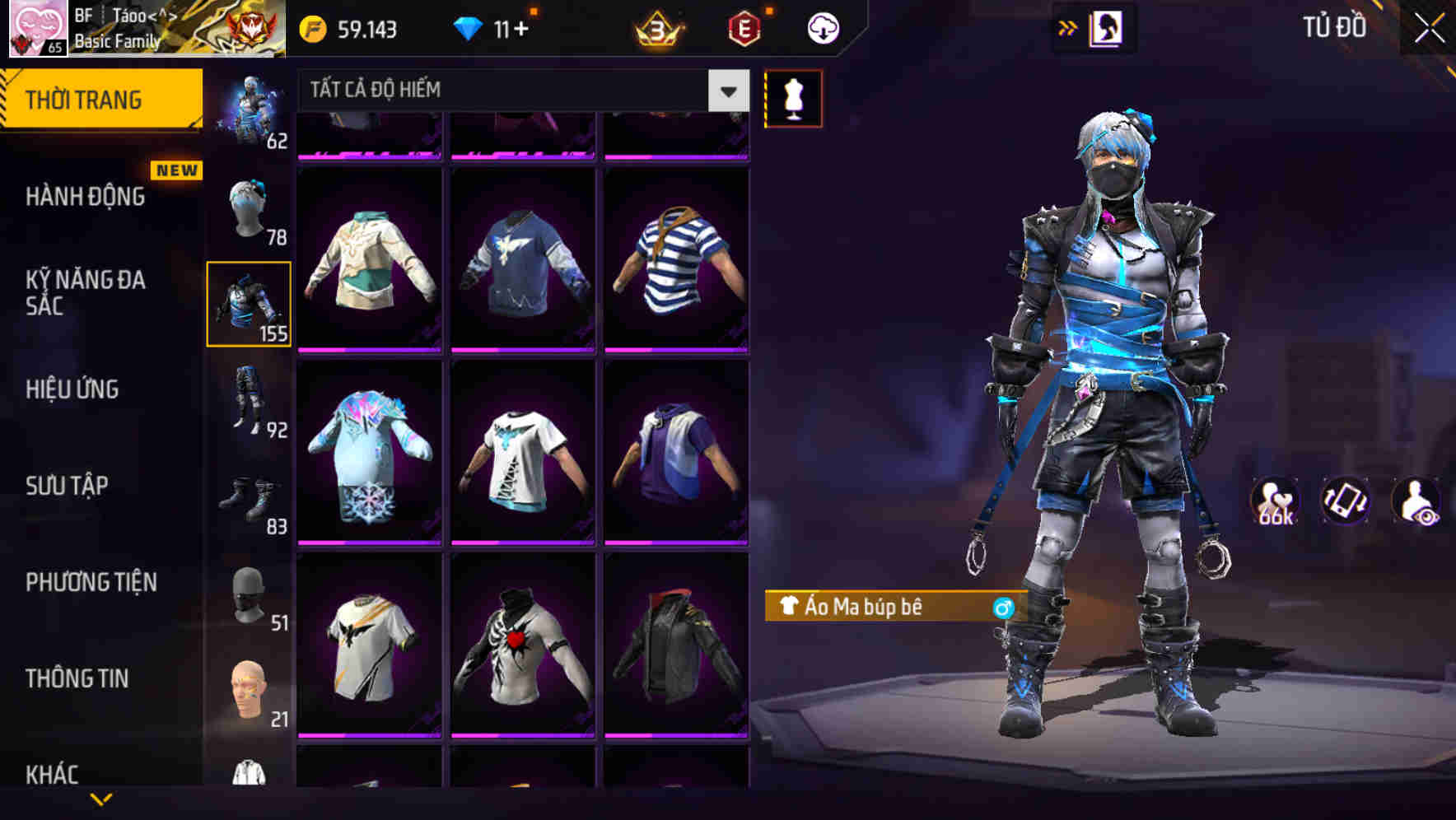
Task: Click the cloud download icon in top bar
Action: tap(821, 27)
